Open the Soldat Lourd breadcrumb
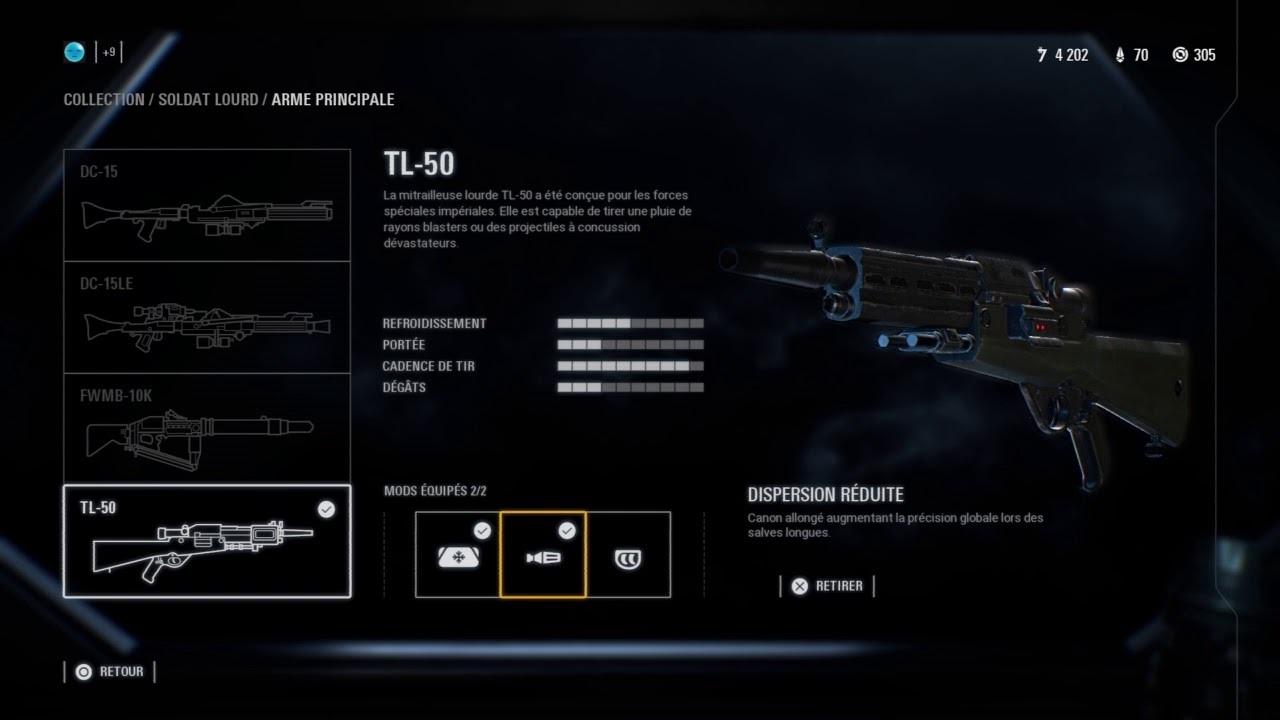Screen dimensions: 1280x720 [x=212, y=100]
